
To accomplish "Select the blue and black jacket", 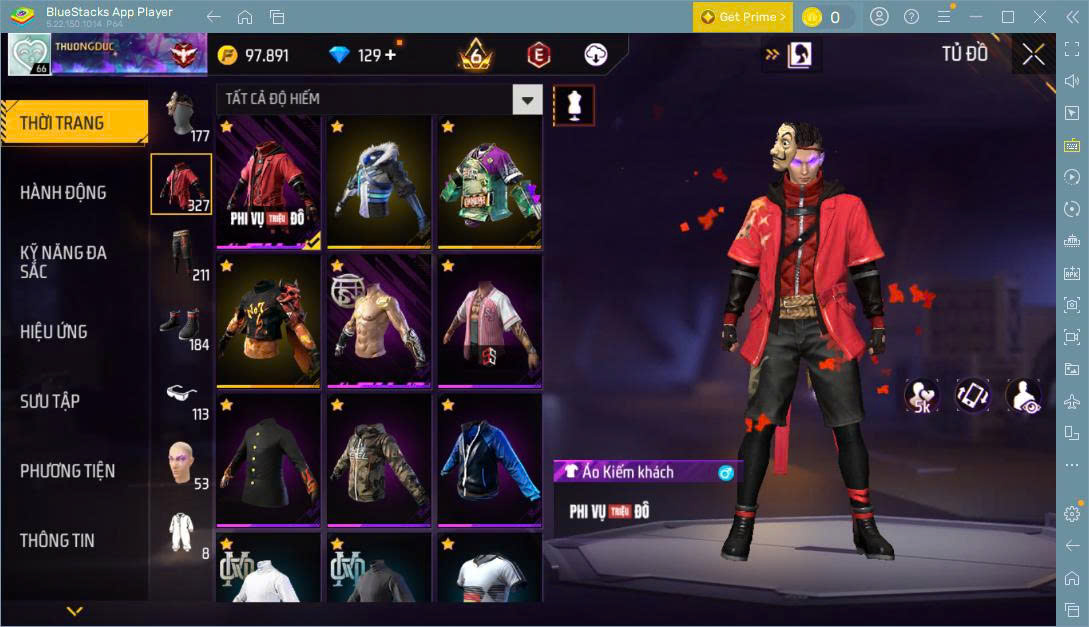I will point(488,459).
